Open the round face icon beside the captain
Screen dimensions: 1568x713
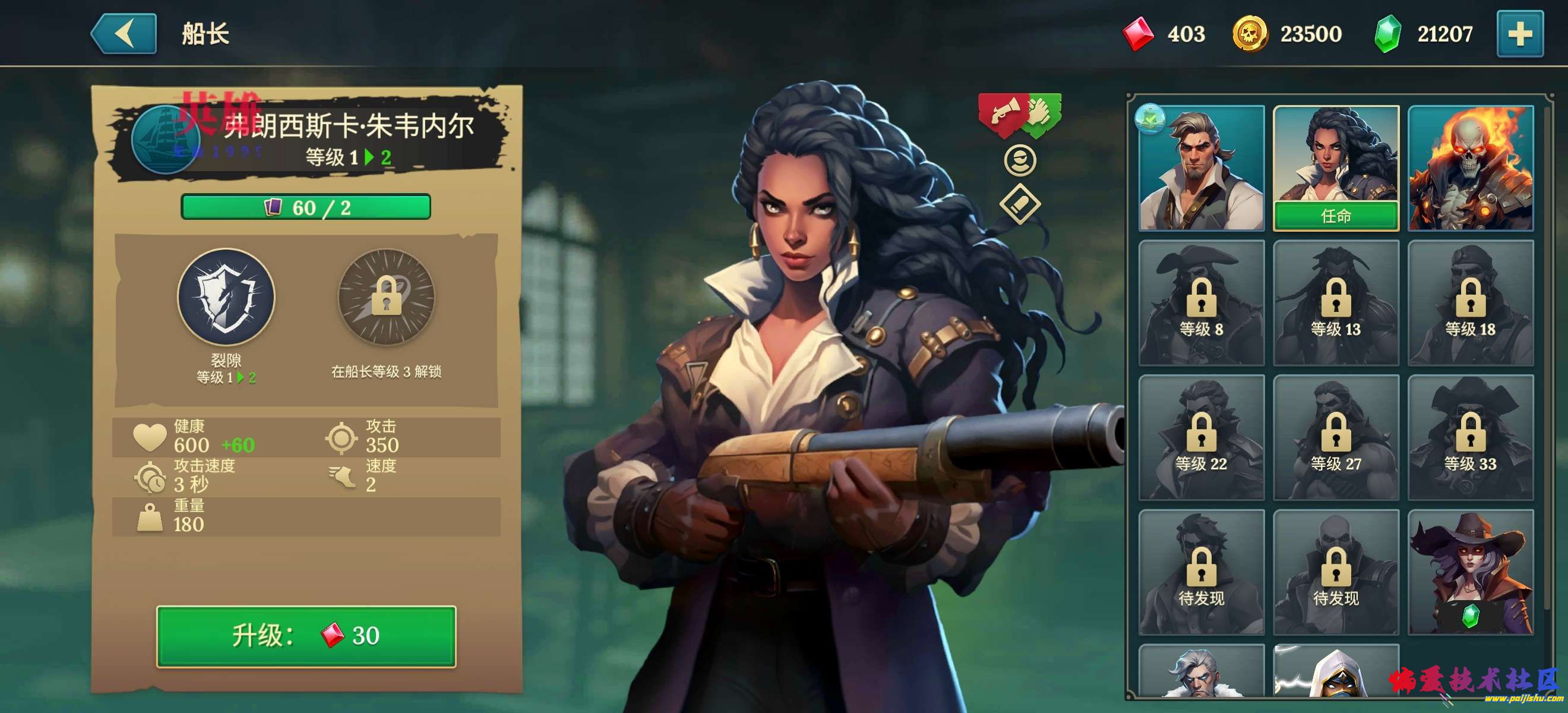pos(1020,161)
